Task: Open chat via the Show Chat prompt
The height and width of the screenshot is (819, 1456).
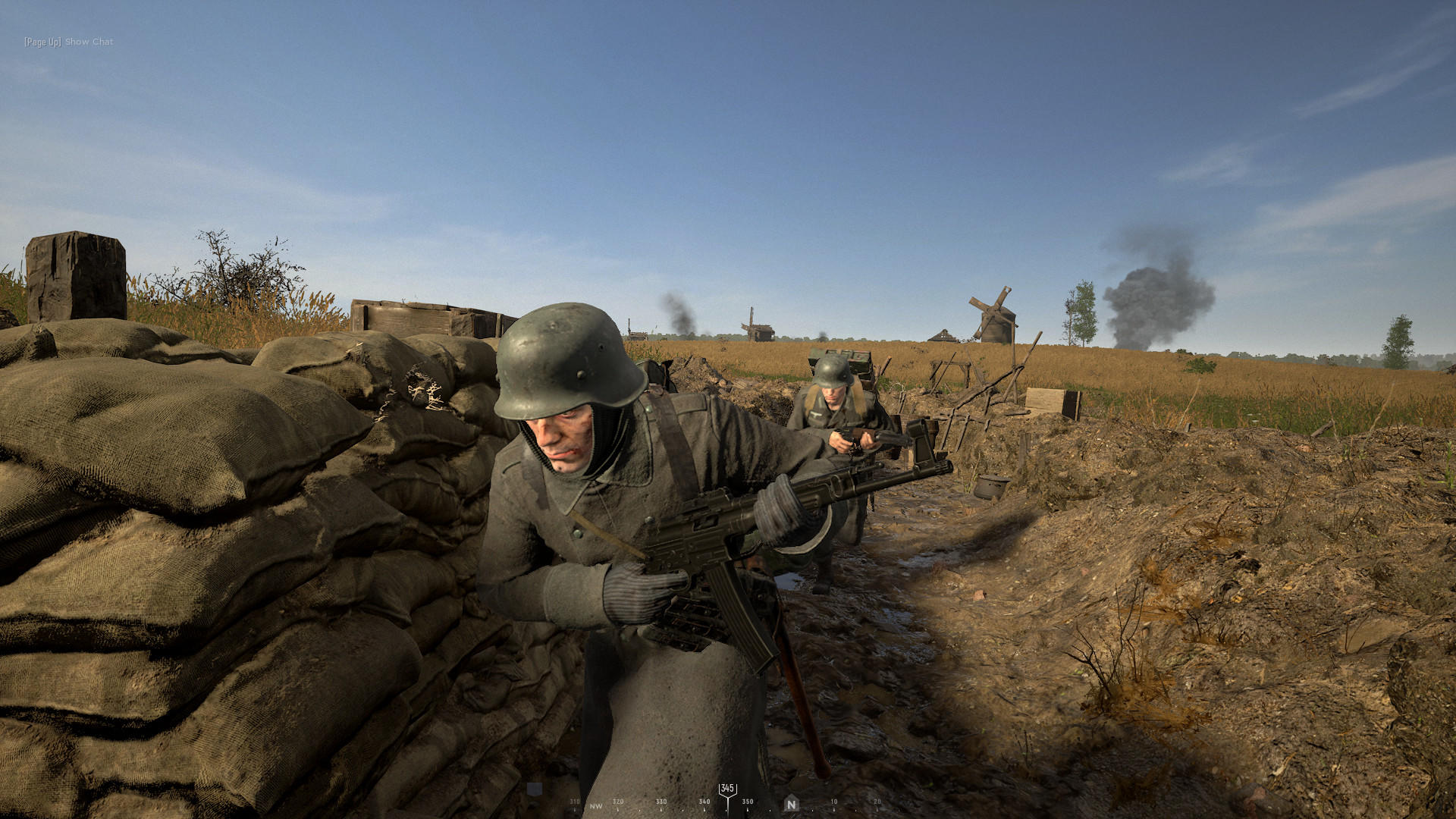Action: click(88, 42)
